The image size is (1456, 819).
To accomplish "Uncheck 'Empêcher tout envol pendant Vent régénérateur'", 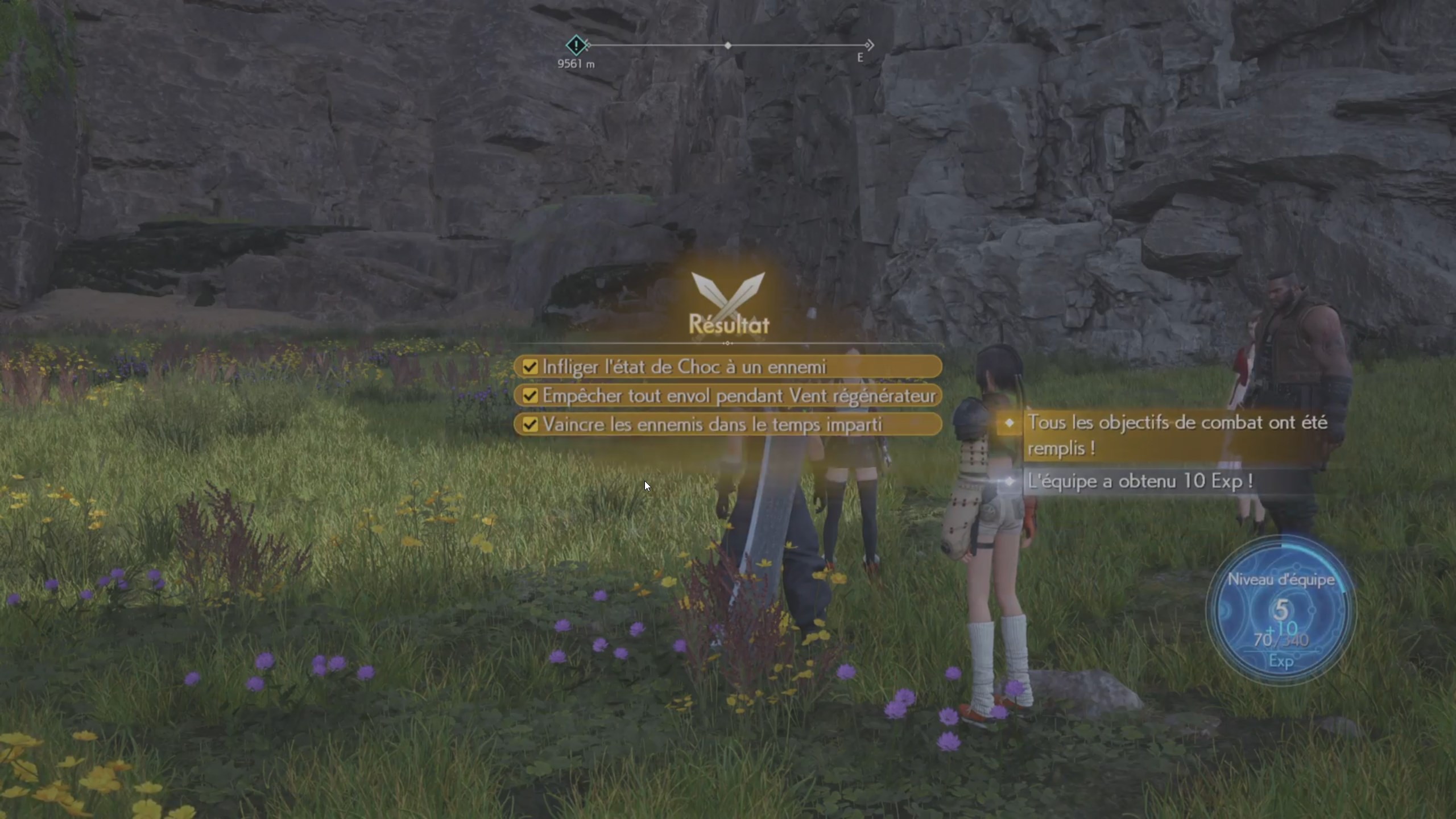I will coord(530,395).
